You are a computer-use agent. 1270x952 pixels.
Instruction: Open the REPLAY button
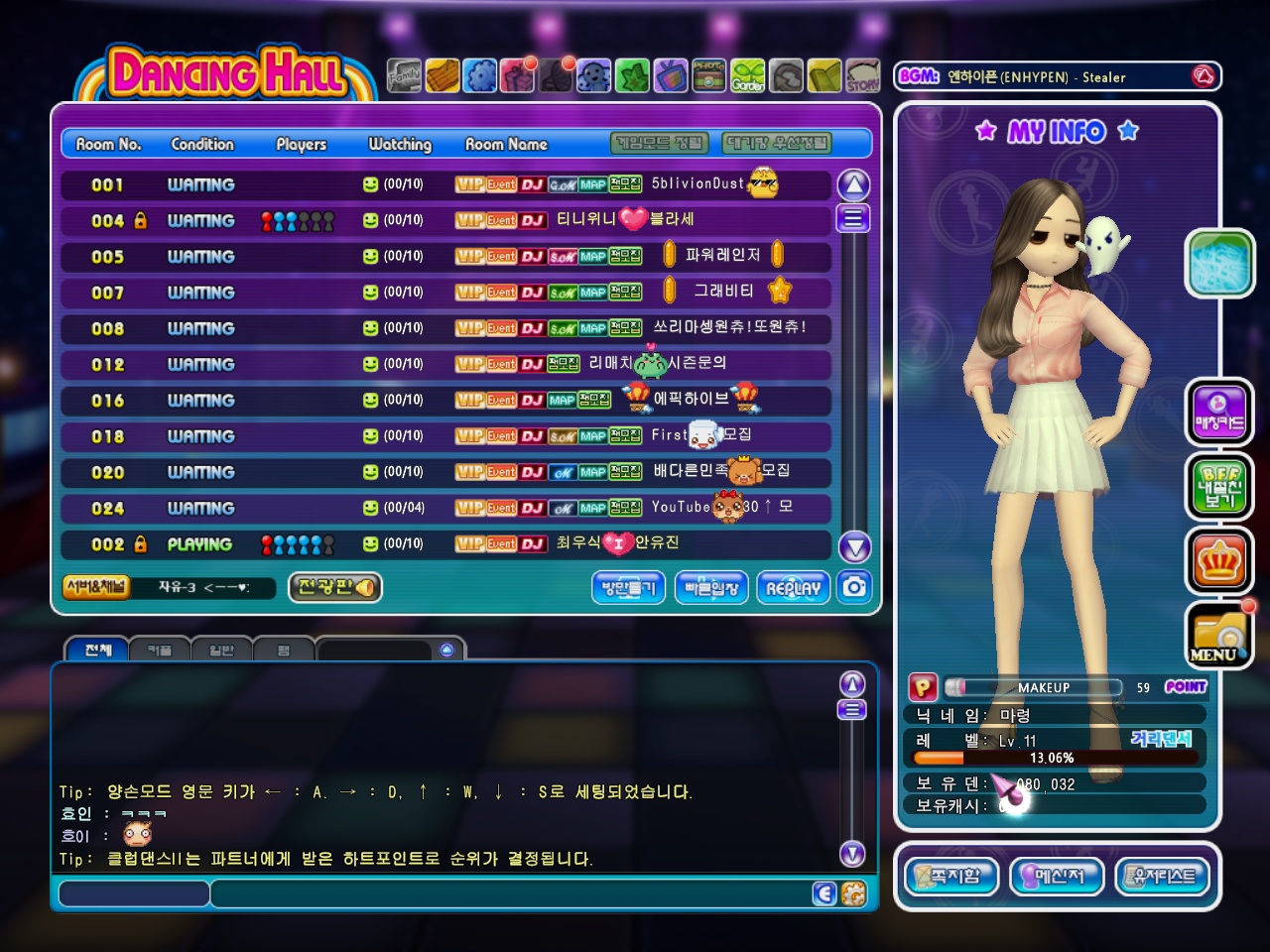tap(793, 587)
